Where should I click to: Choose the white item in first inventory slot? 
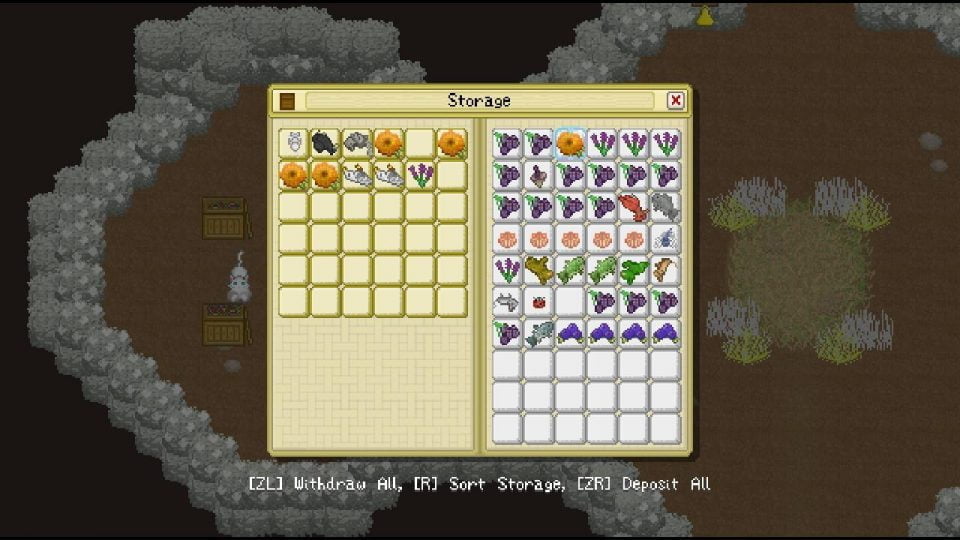pyautogui.click(x=293, y=144)
